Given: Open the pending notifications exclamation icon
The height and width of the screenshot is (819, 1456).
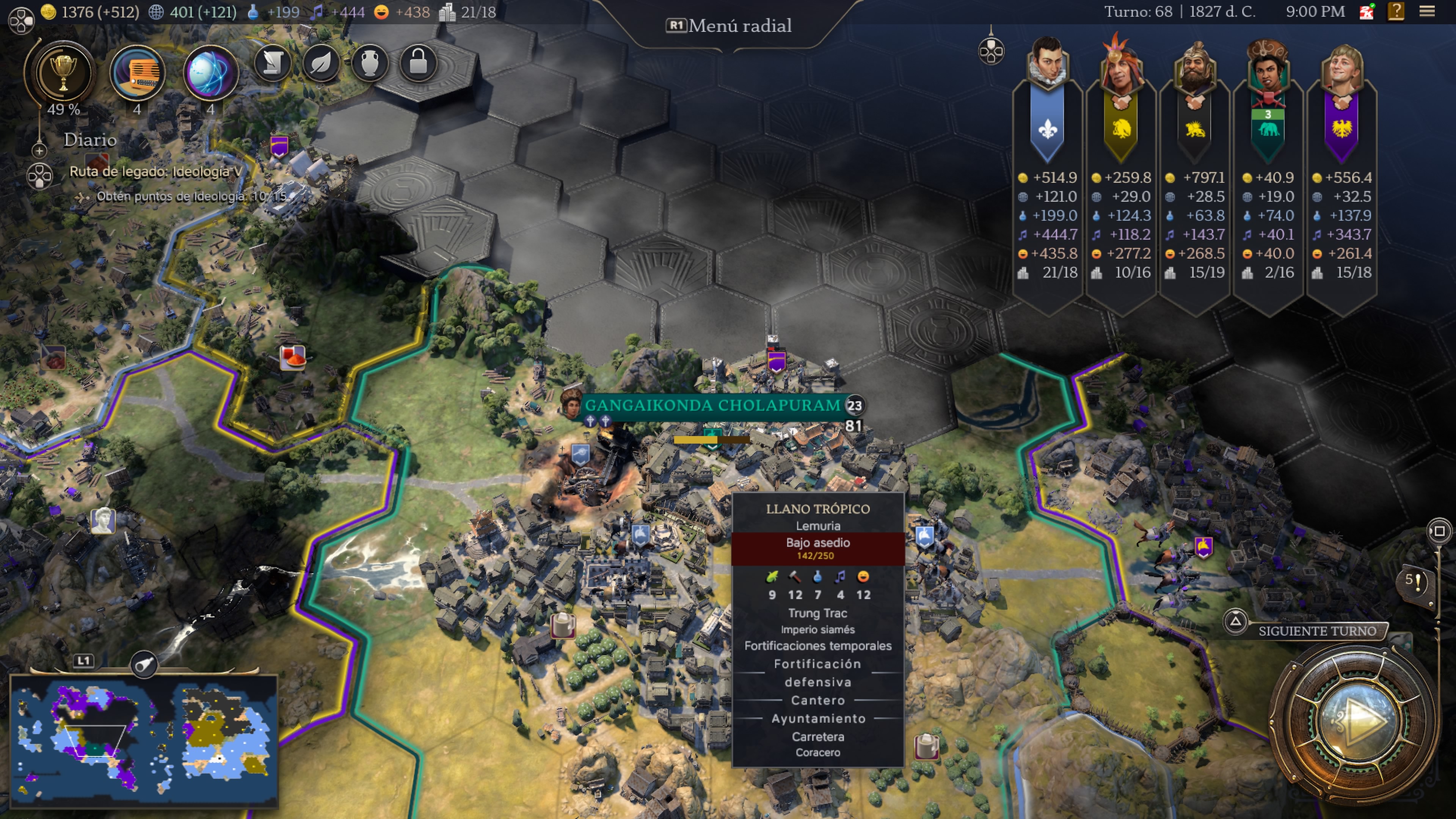Looking at the screenshot, I should coord(1416,581).
